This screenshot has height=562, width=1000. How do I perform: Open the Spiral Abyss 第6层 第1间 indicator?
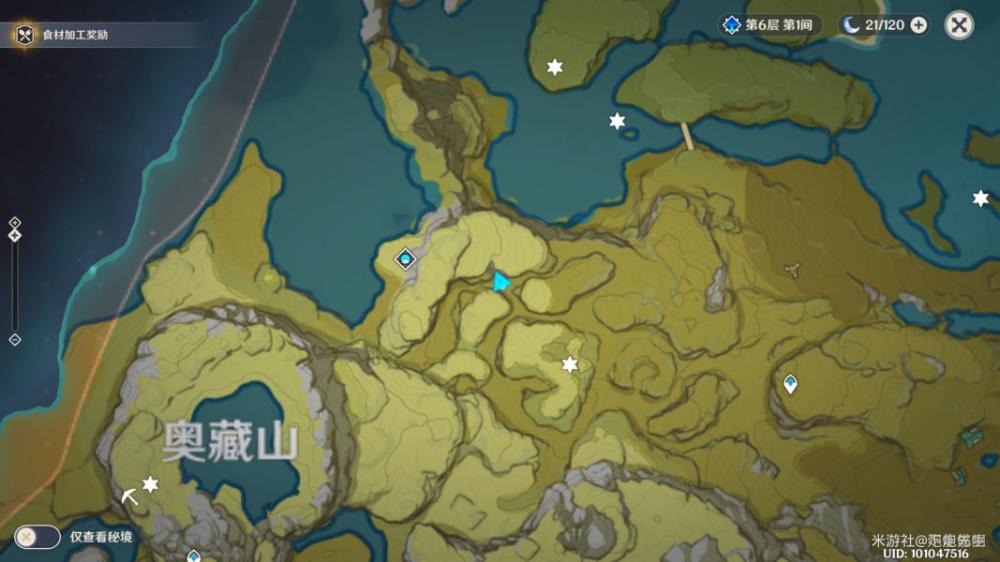tap(774, 25)
